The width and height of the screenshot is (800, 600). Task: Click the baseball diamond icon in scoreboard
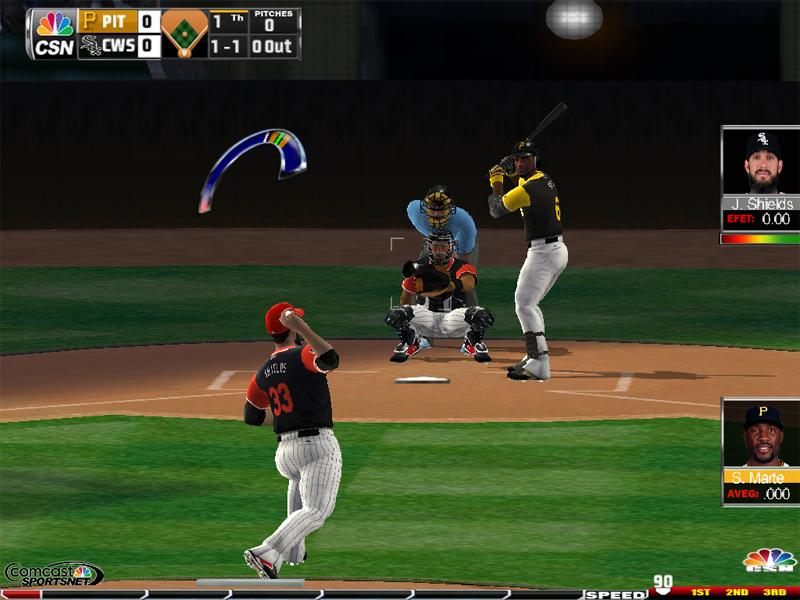click(x=184, y=33)
